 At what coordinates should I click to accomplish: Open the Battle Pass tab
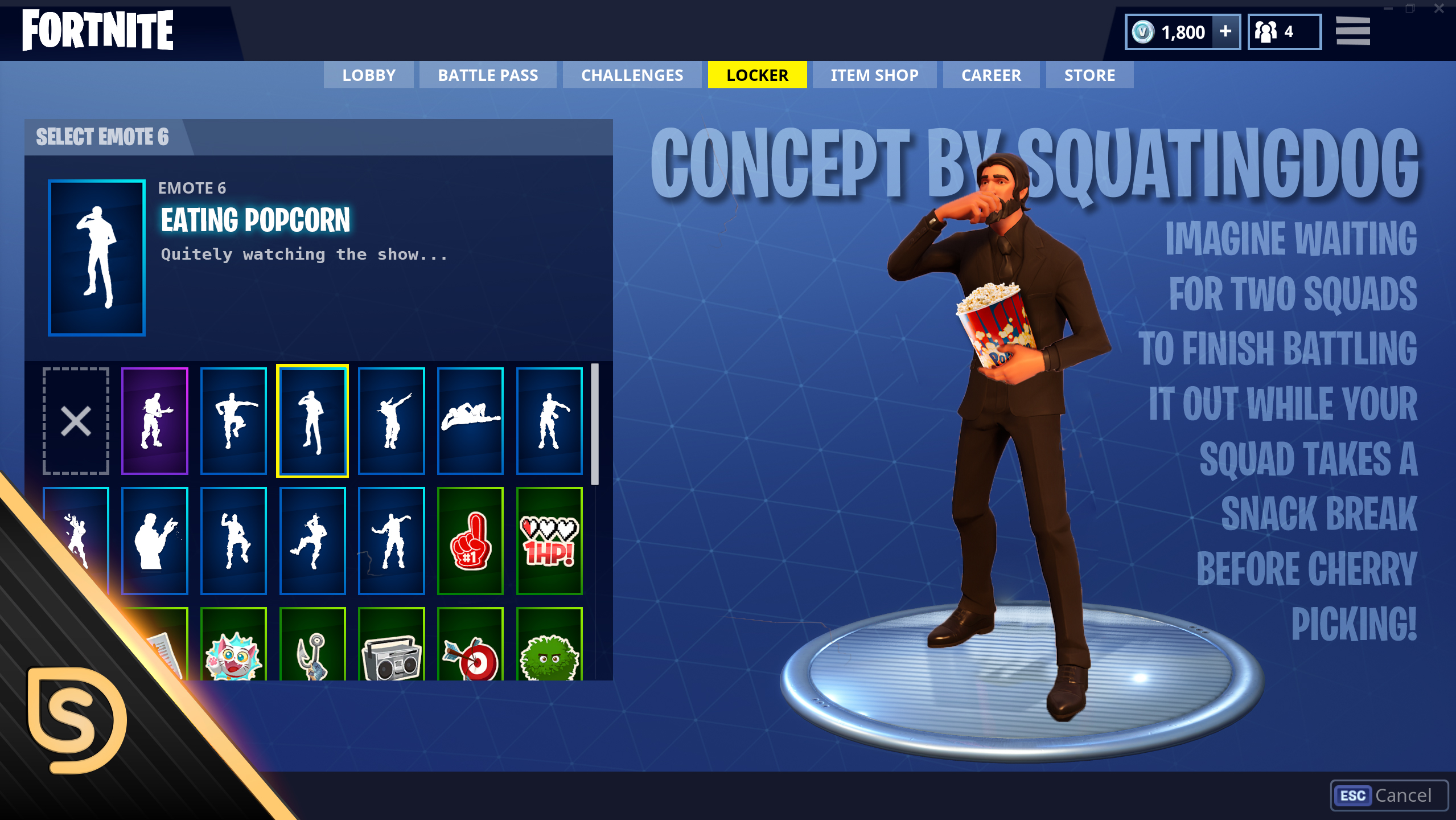[x=488, y=75]
